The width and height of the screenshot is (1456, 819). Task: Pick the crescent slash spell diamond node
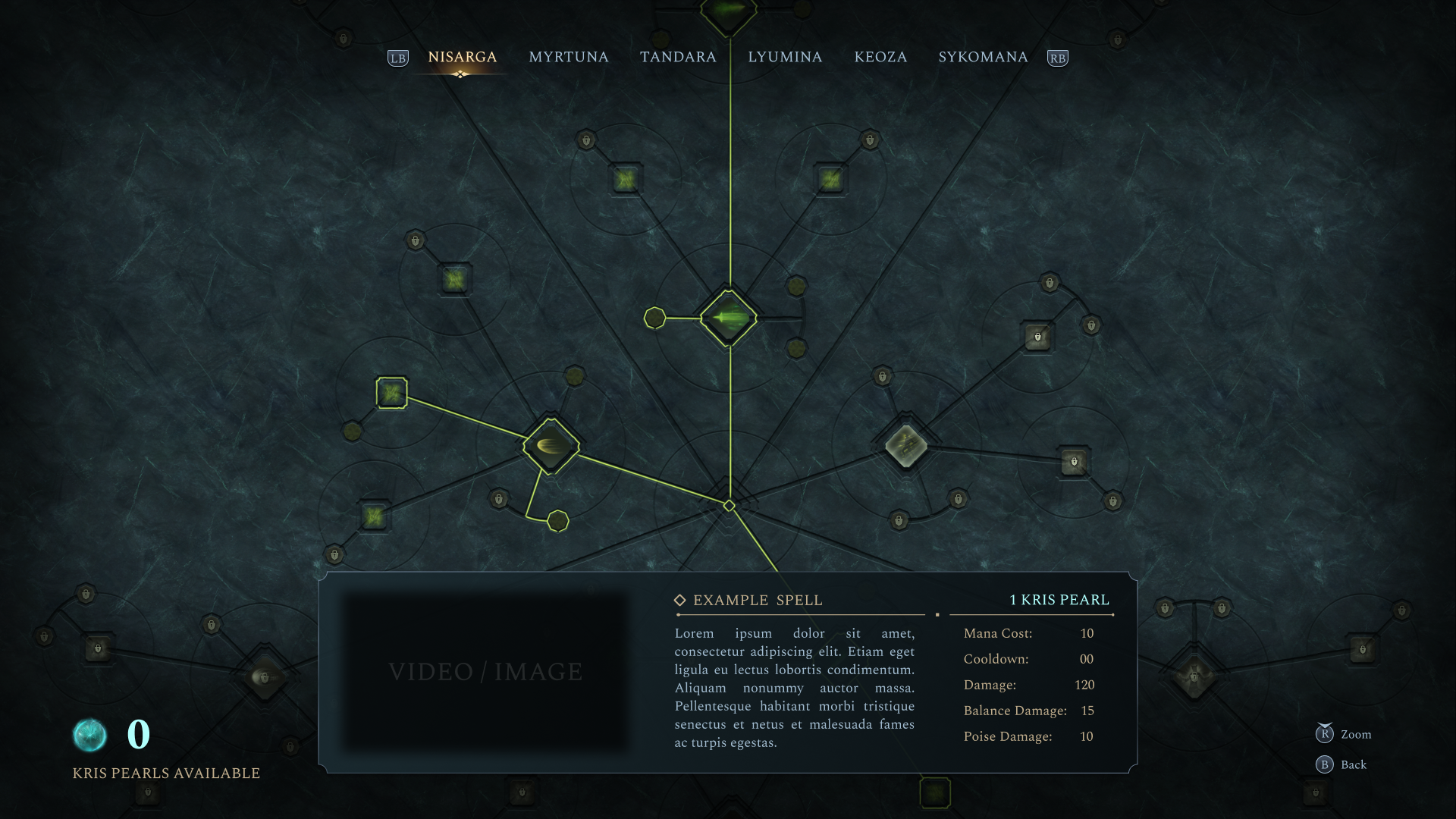(551, 446)
